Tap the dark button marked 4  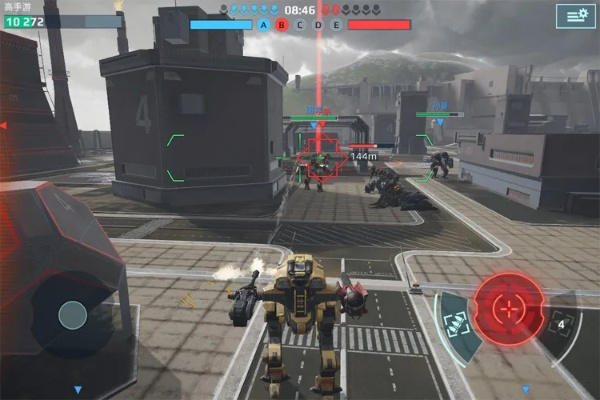tap(561, 324)
